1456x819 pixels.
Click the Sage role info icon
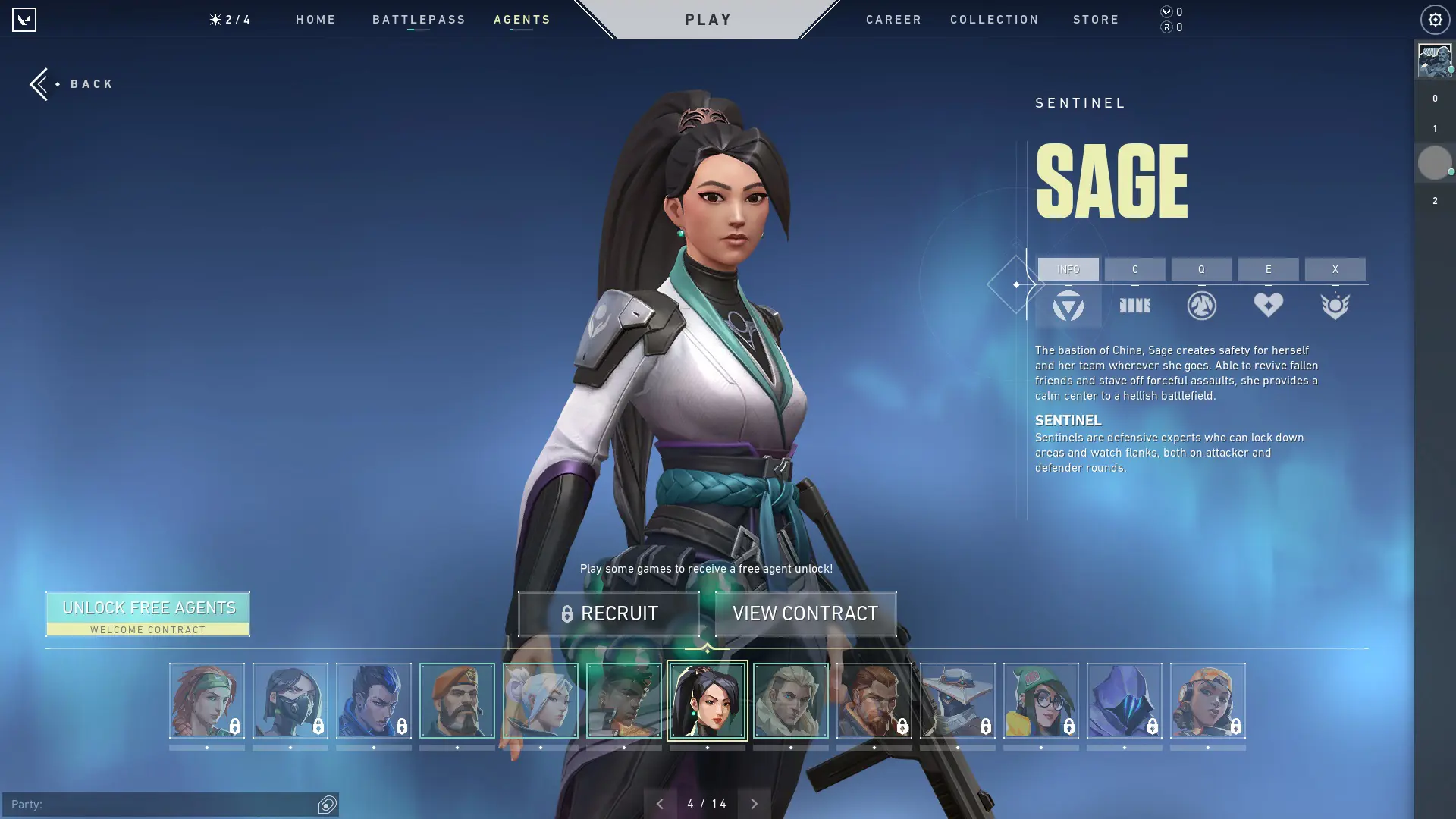[x=1068, y=306]
